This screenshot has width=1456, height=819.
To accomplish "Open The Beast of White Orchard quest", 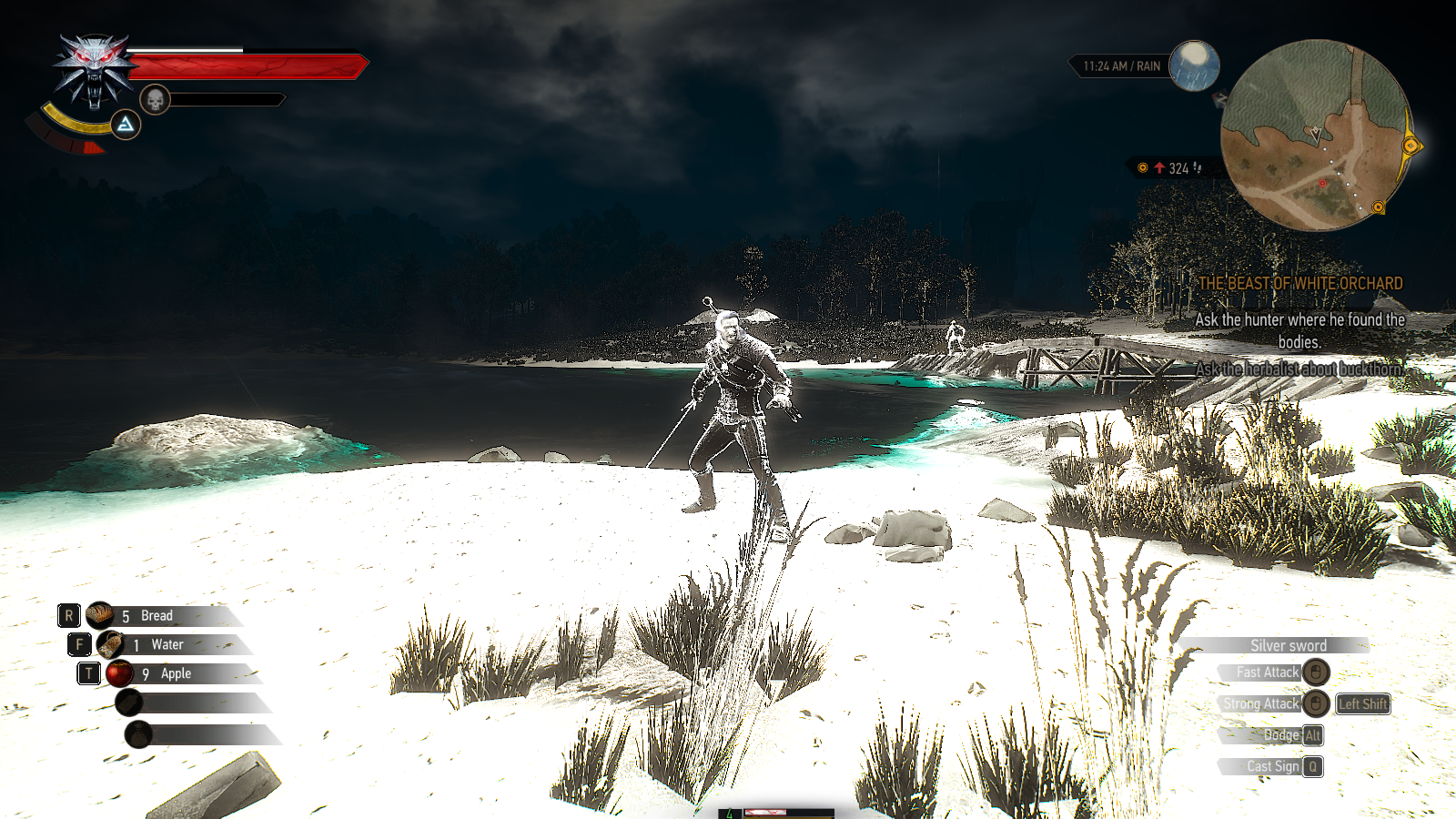I will (x=1299, y=283).
